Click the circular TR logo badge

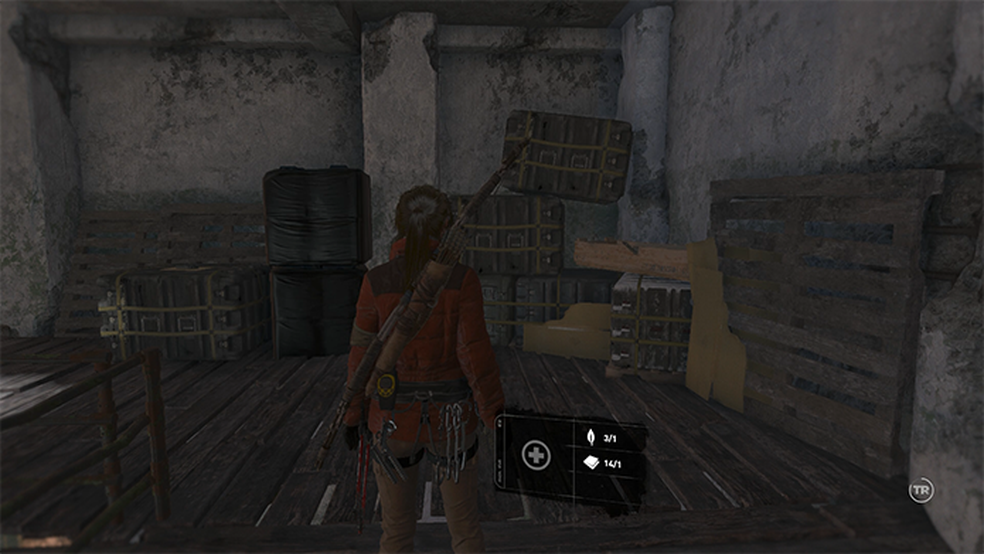pyautogui.click(x=920, y=491)
